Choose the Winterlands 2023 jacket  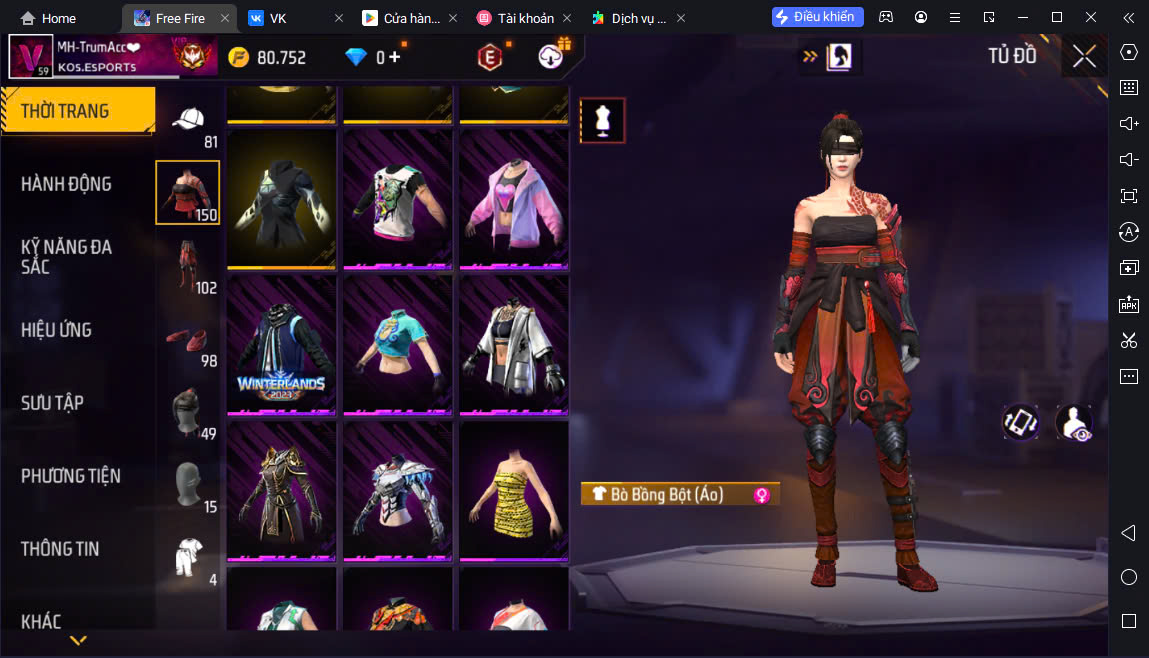[x=281, y=345]
